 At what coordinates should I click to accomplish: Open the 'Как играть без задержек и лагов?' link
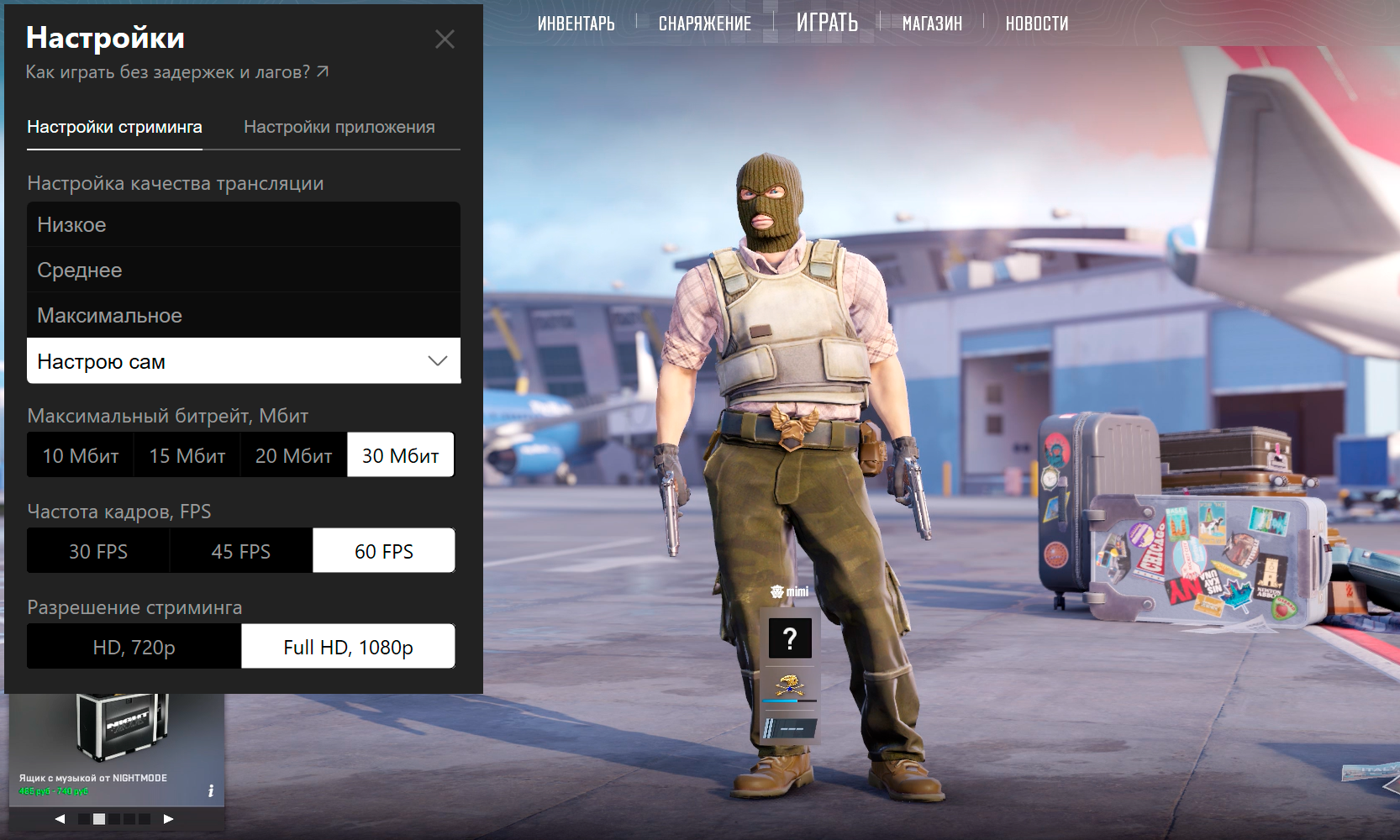[x=176, y=72]
